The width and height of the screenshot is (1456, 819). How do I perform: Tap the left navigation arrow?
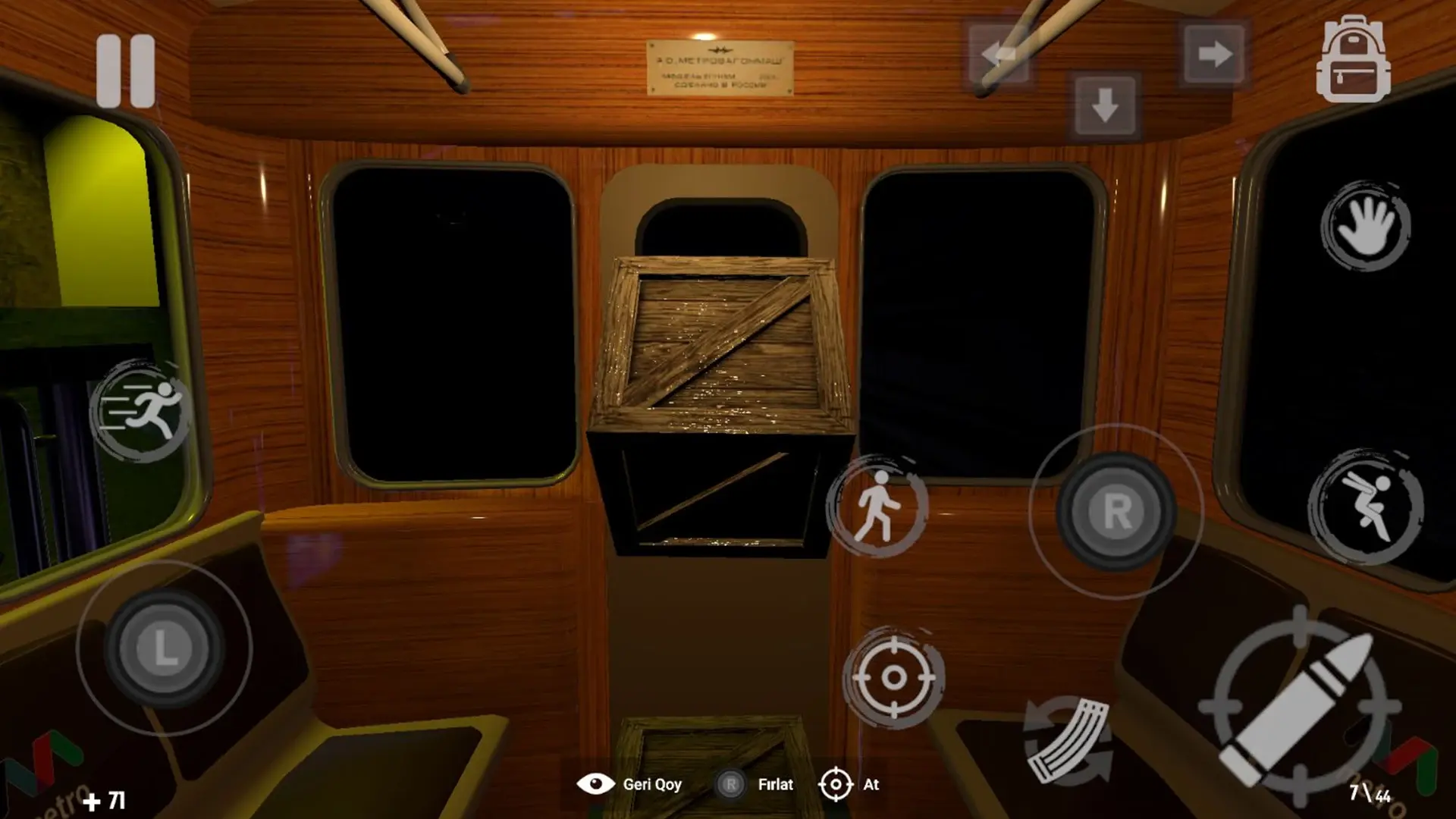tap(997, 54)
